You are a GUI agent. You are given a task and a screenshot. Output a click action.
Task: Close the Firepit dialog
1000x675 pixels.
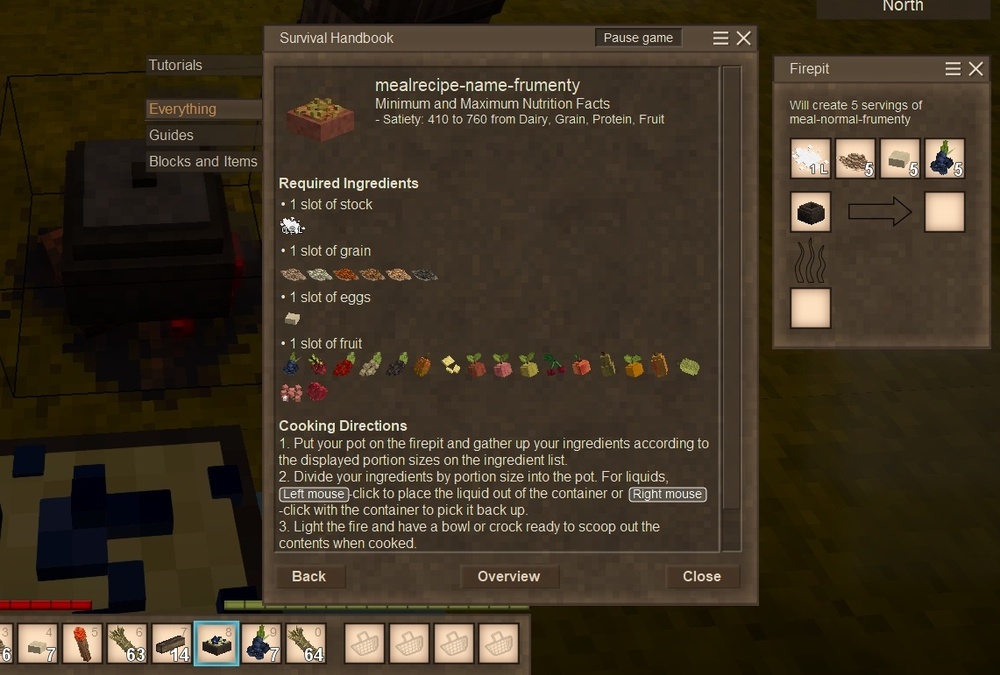point(975,69)
